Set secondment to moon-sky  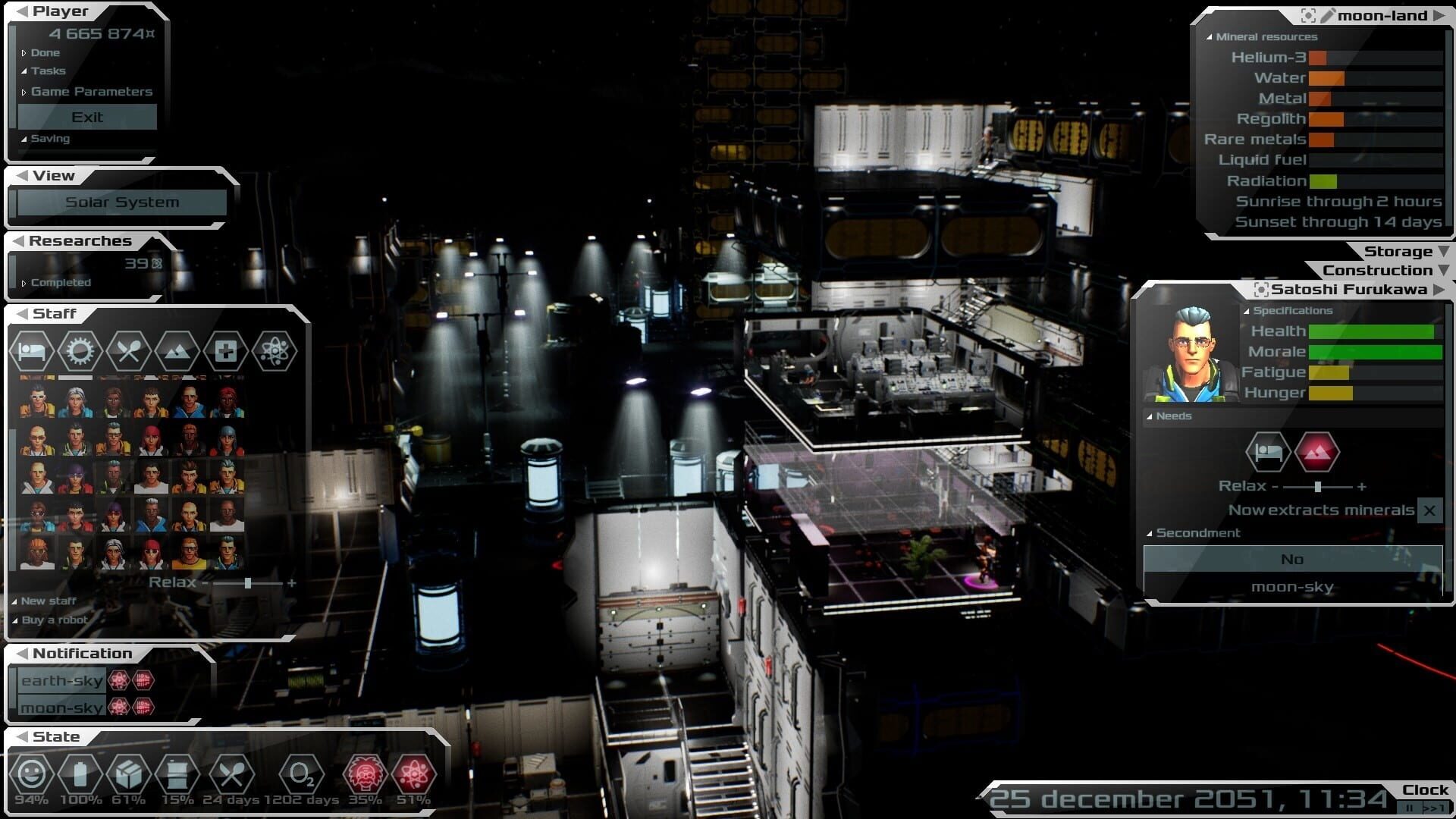pos(1292,587)
